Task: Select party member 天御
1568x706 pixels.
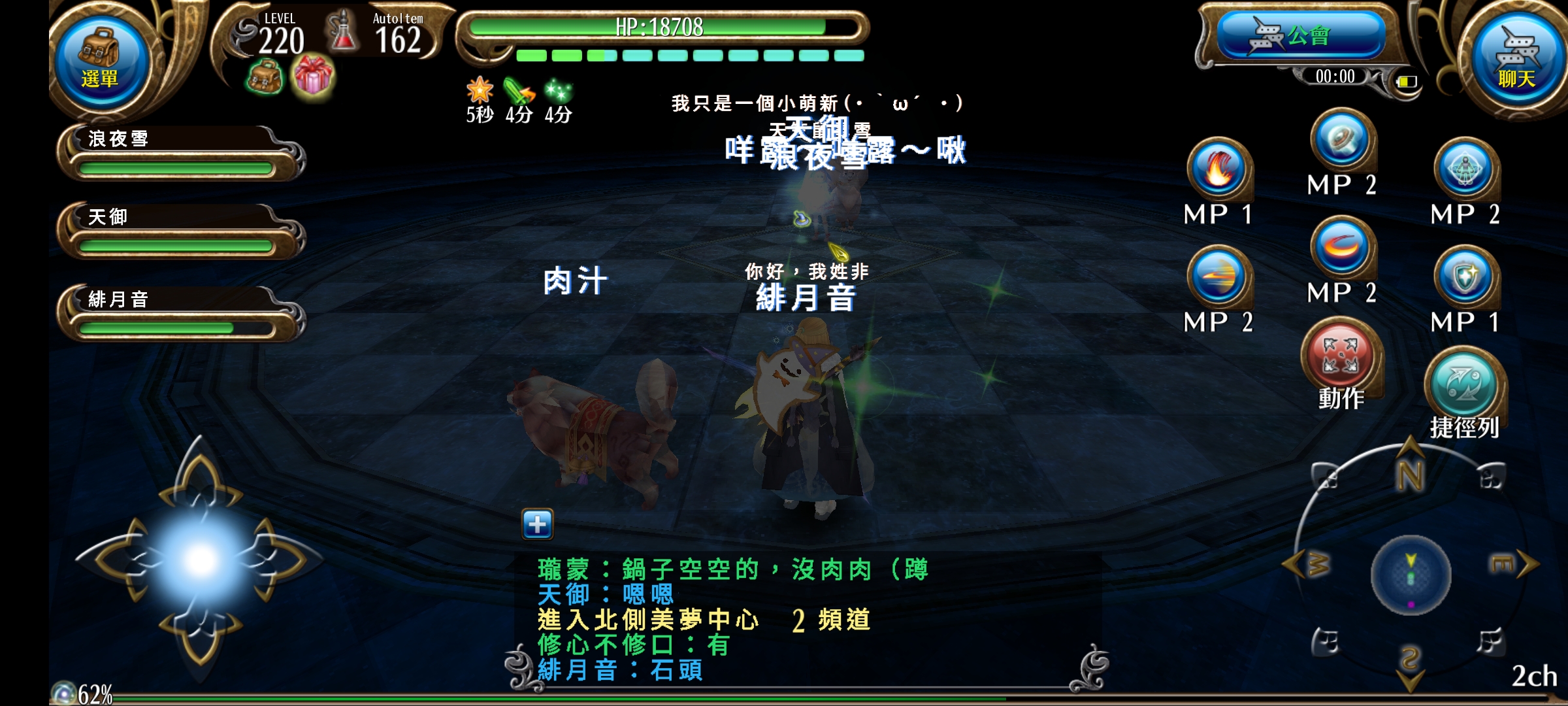Action: [x=178, y=231]
